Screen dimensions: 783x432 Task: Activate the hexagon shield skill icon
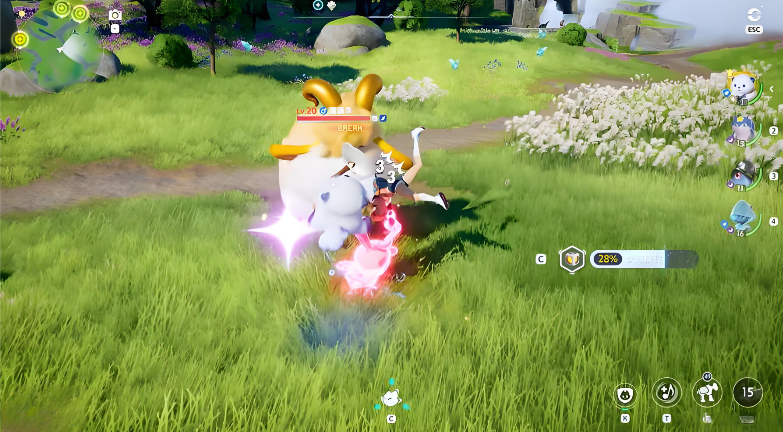coord(571,258)
